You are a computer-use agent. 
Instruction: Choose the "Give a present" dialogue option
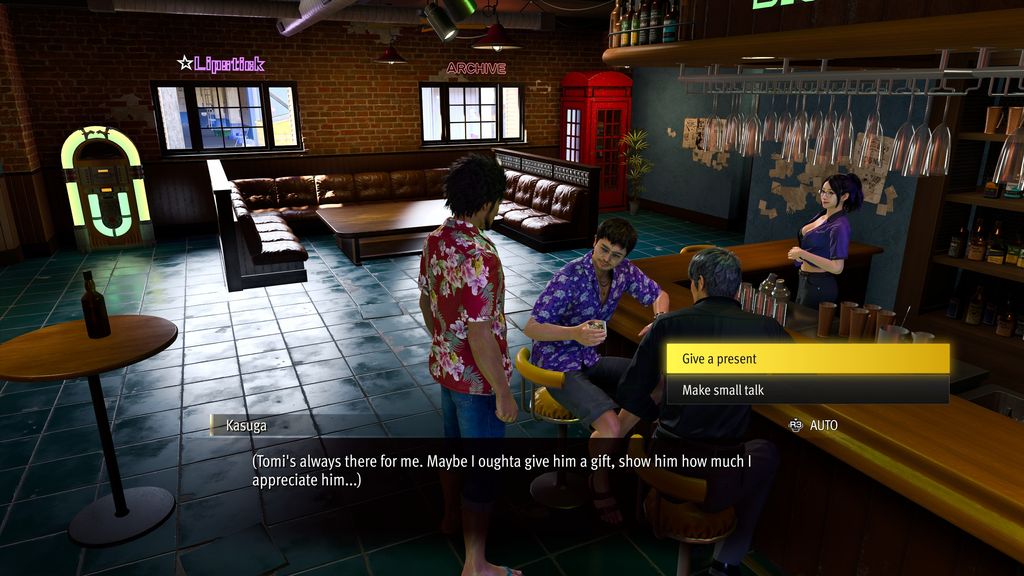(x=806, y=359)
